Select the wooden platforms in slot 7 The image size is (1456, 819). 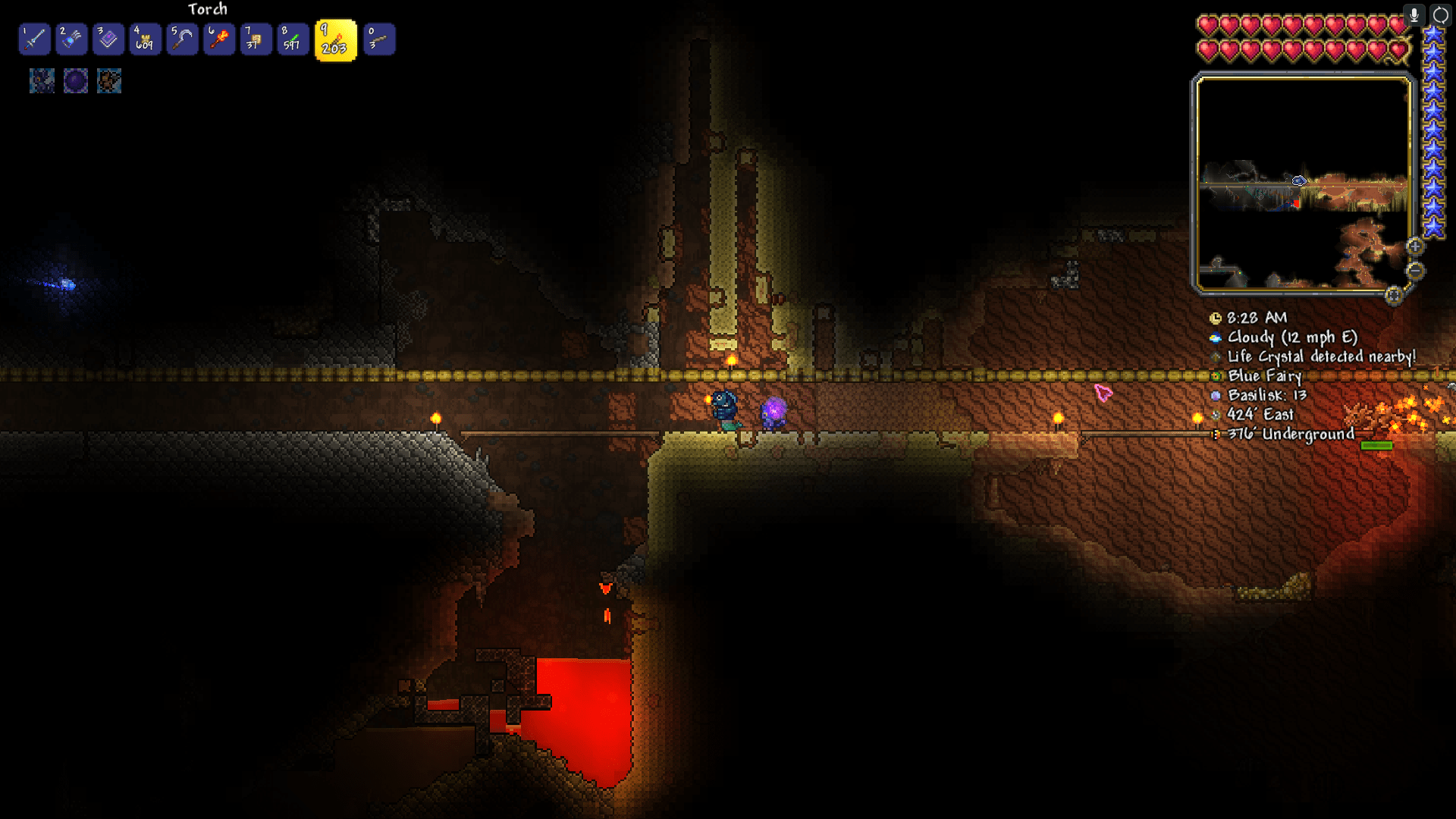tap(256, 39)
